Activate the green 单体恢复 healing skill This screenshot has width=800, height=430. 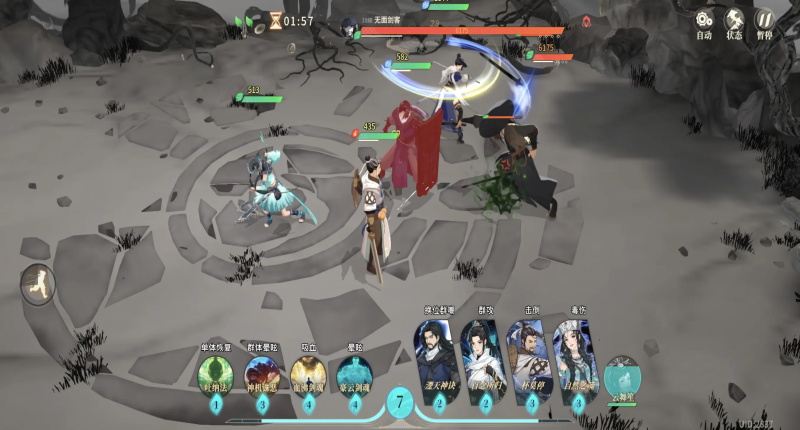point(216,375)
